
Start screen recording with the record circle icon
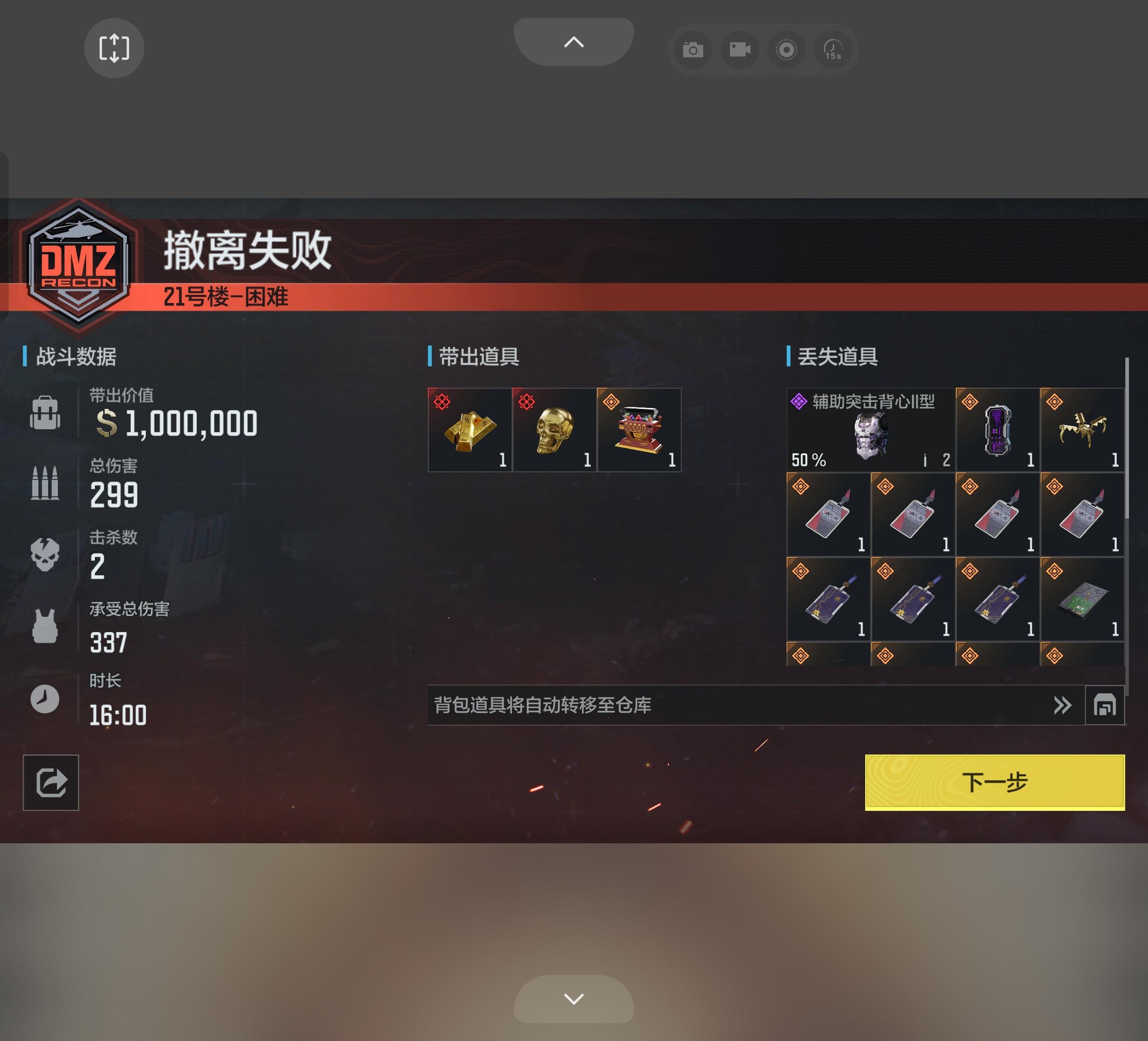786,50
